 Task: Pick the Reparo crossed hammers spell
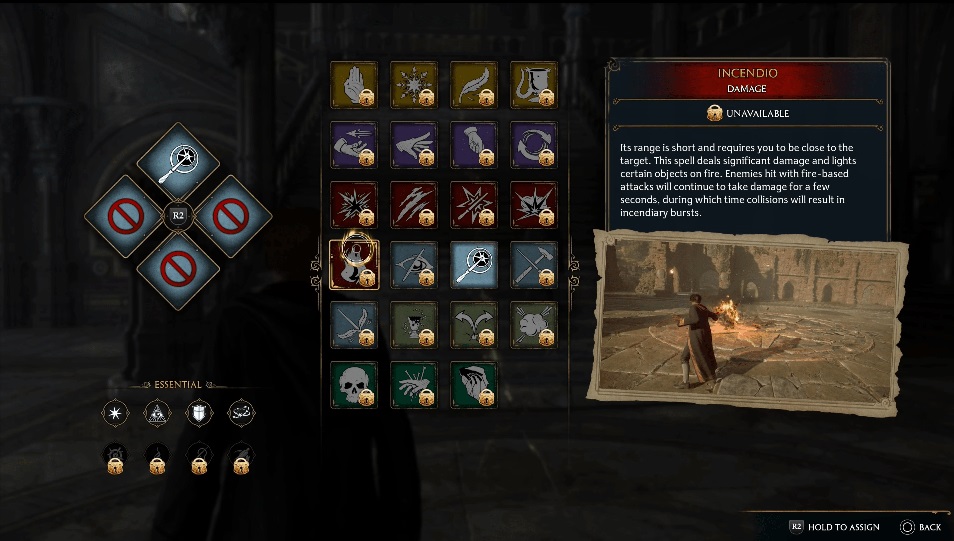(533, 265)
